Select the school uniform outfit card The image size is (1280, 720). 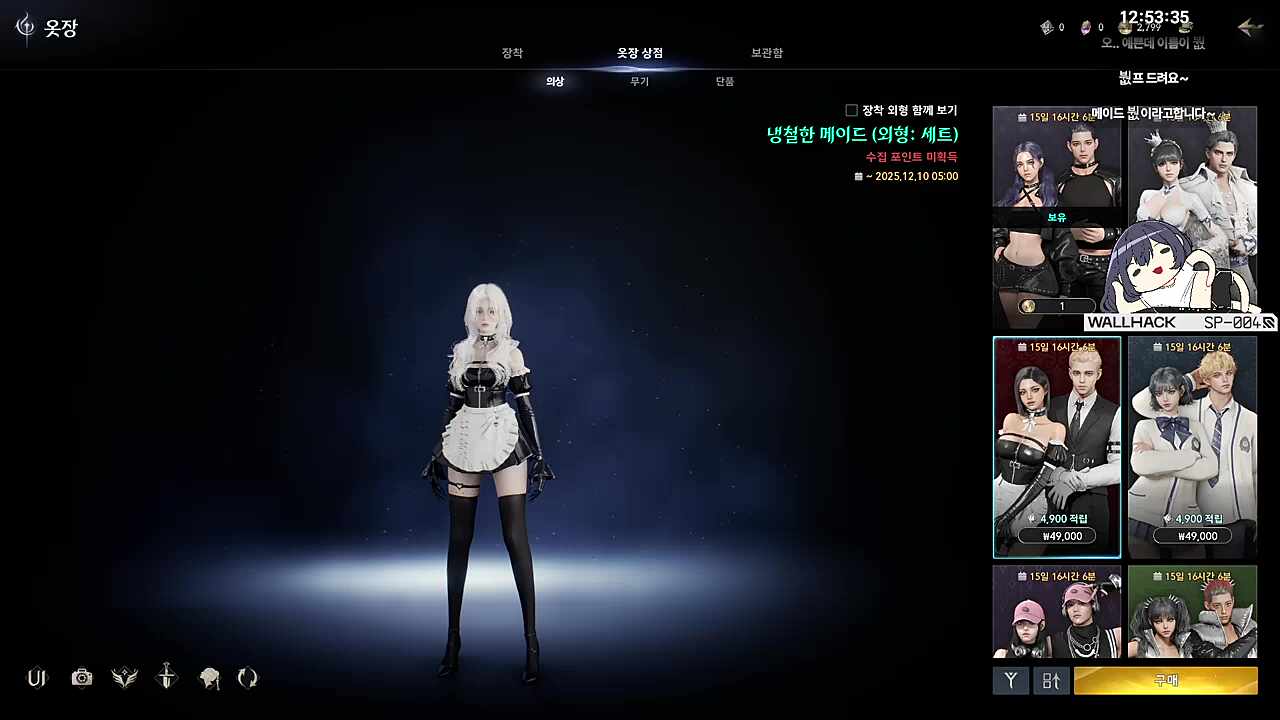click(x=1192, y=445)
